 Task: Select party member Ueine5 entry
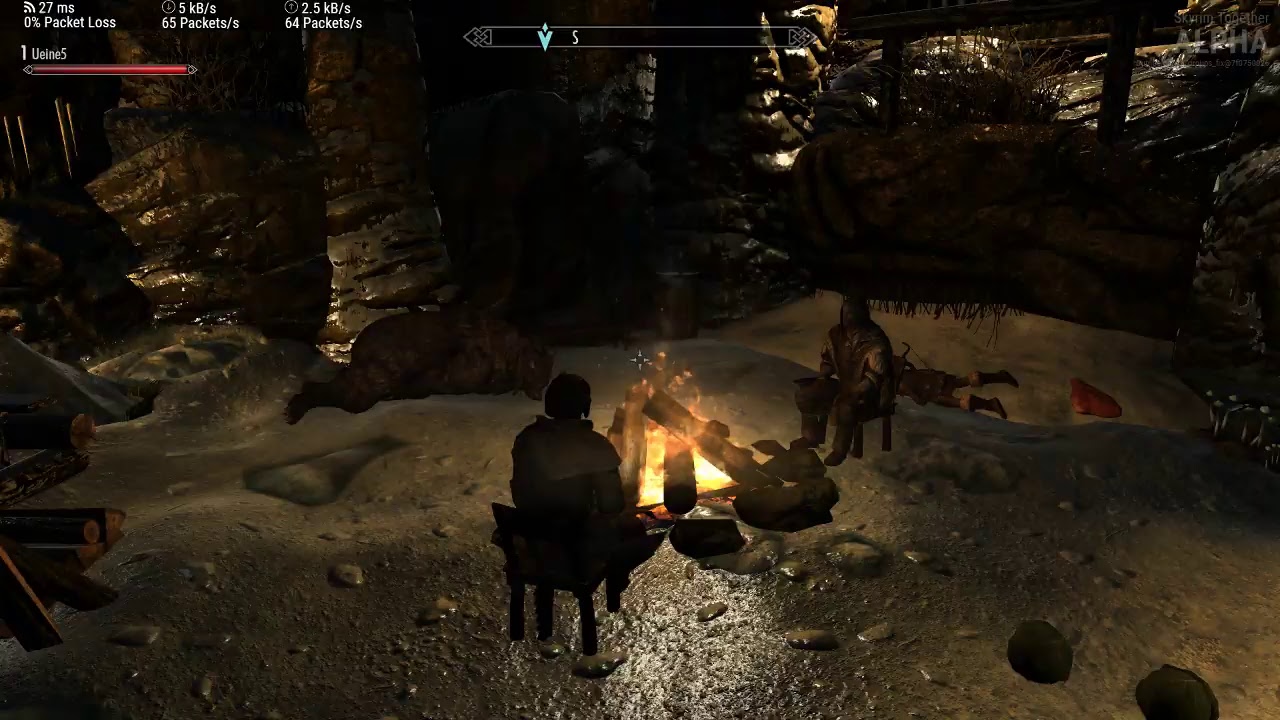click(x=48, y=54)
